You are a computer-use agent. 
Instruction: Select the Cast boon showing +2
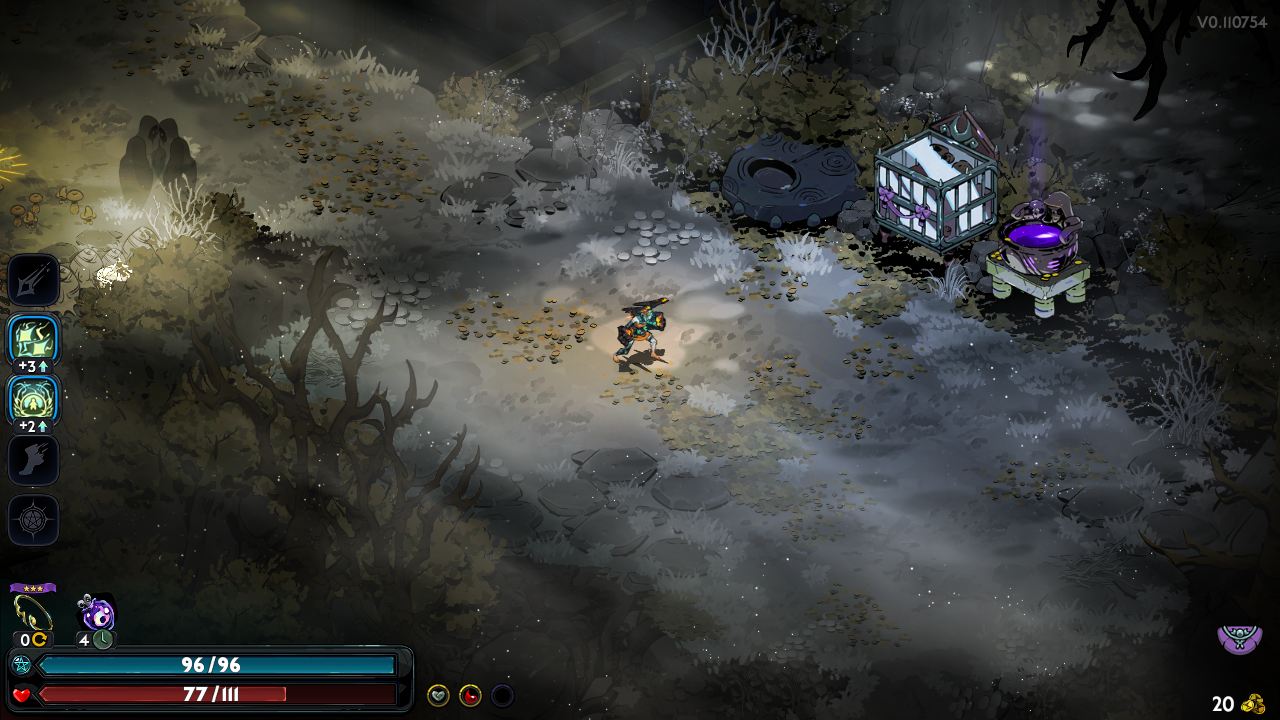point(34,400)
